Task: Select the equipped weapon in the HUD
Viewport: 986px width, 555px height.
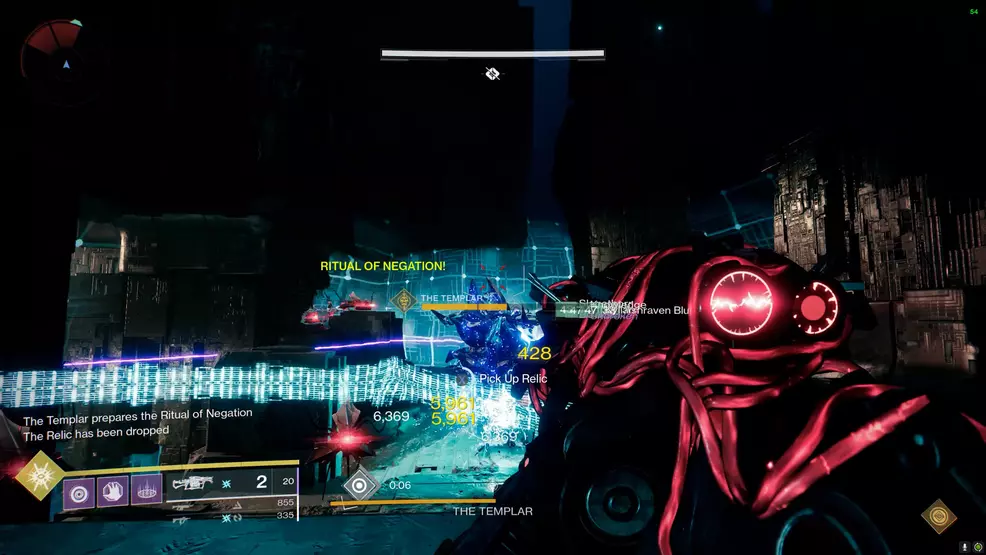Action: click(x=194, y=483)
